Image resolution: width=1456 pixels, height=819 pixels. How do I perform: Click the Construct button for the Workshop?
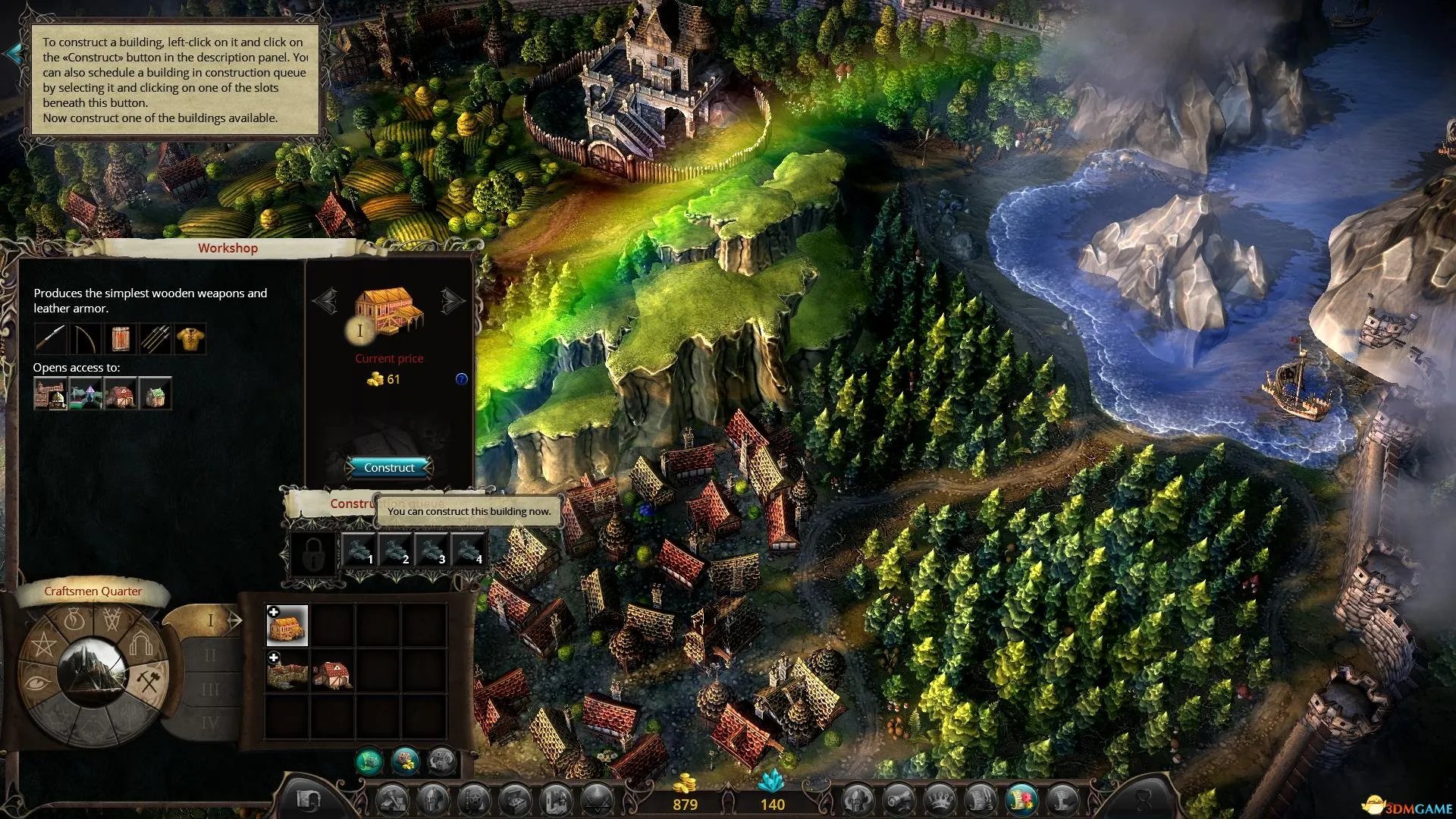tap(389, 467)
